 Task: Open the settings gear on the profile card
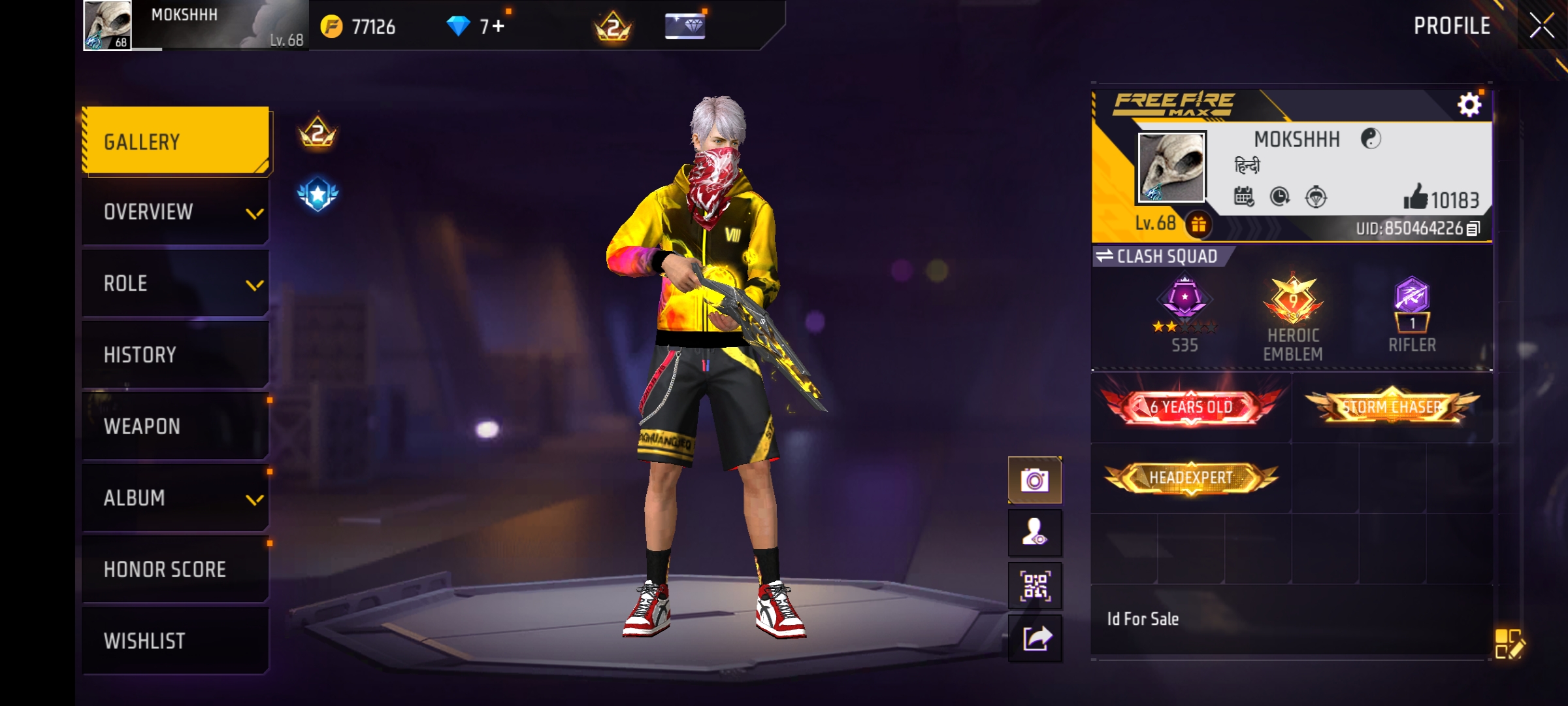[1470, 103]
